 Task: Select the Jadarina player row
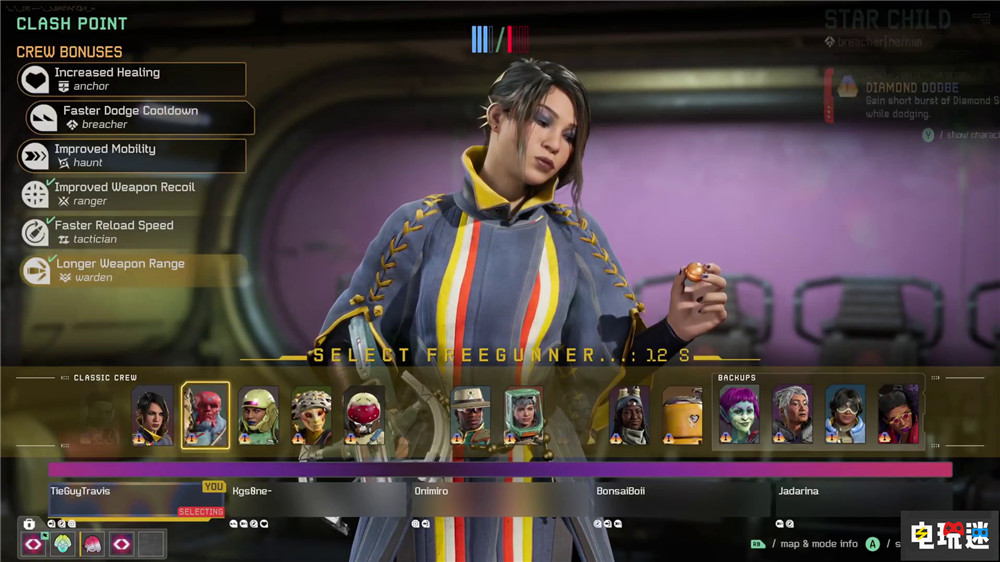(862, 499)
